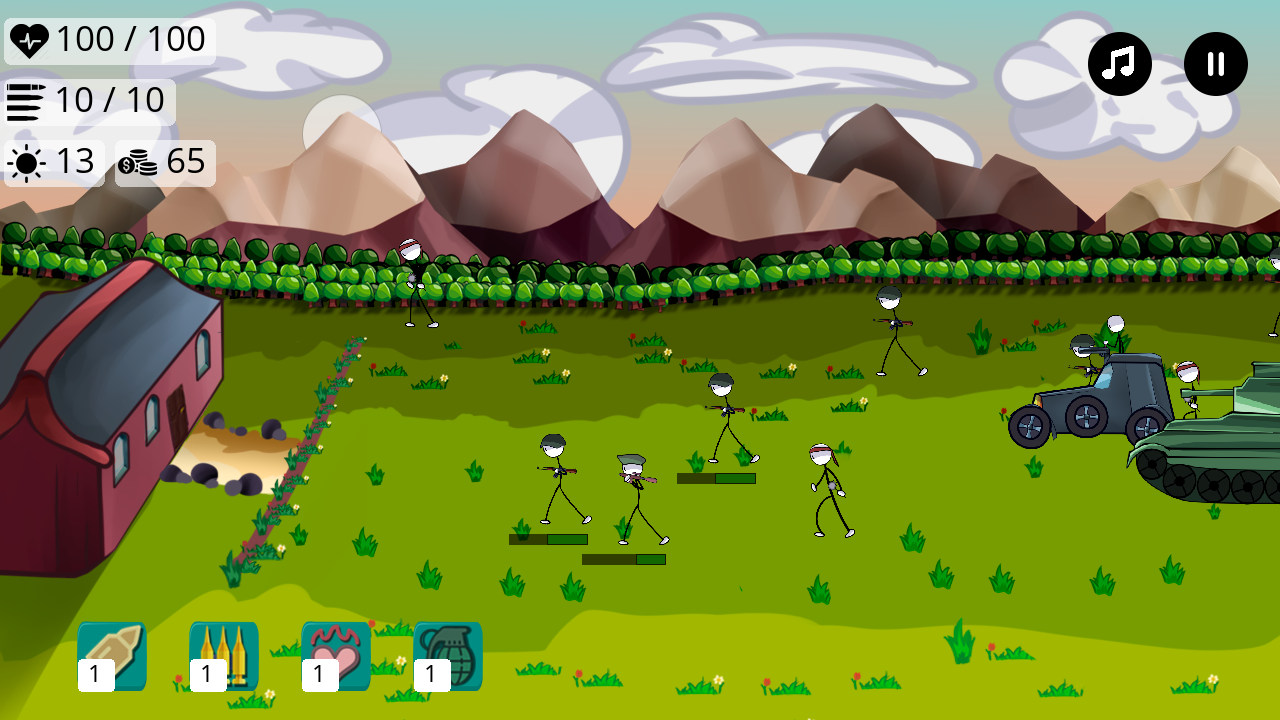
Task: Pause the game
Action: [x=1215, y=63]
